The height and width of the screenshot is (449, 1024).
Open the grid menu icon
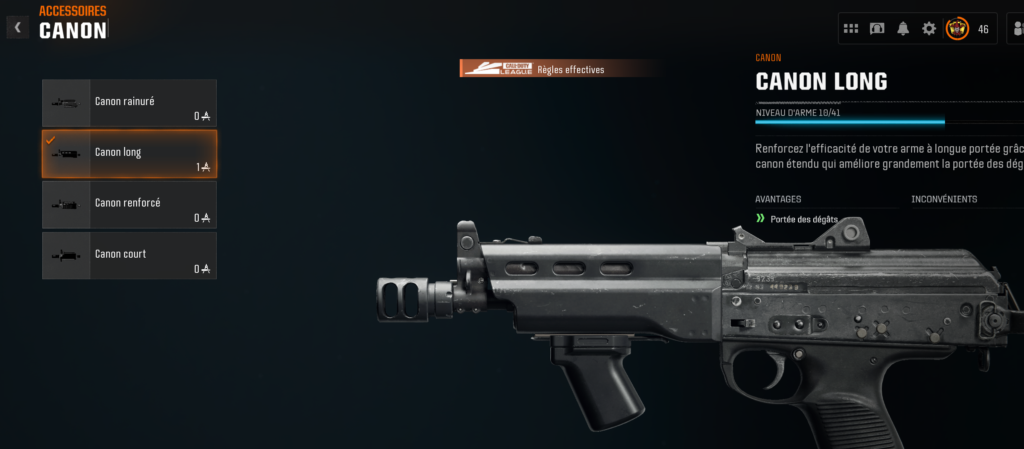coord(851,29)
